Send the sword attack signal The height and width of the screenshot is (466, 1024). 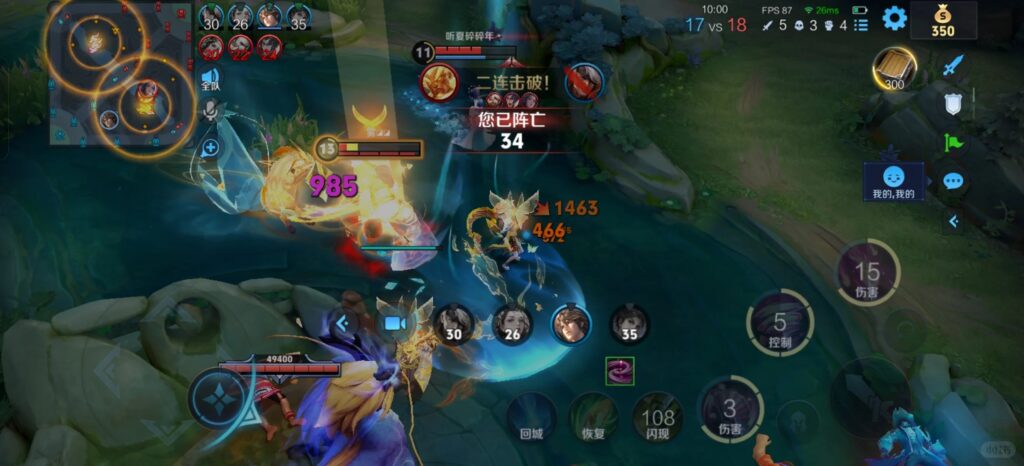953,66
